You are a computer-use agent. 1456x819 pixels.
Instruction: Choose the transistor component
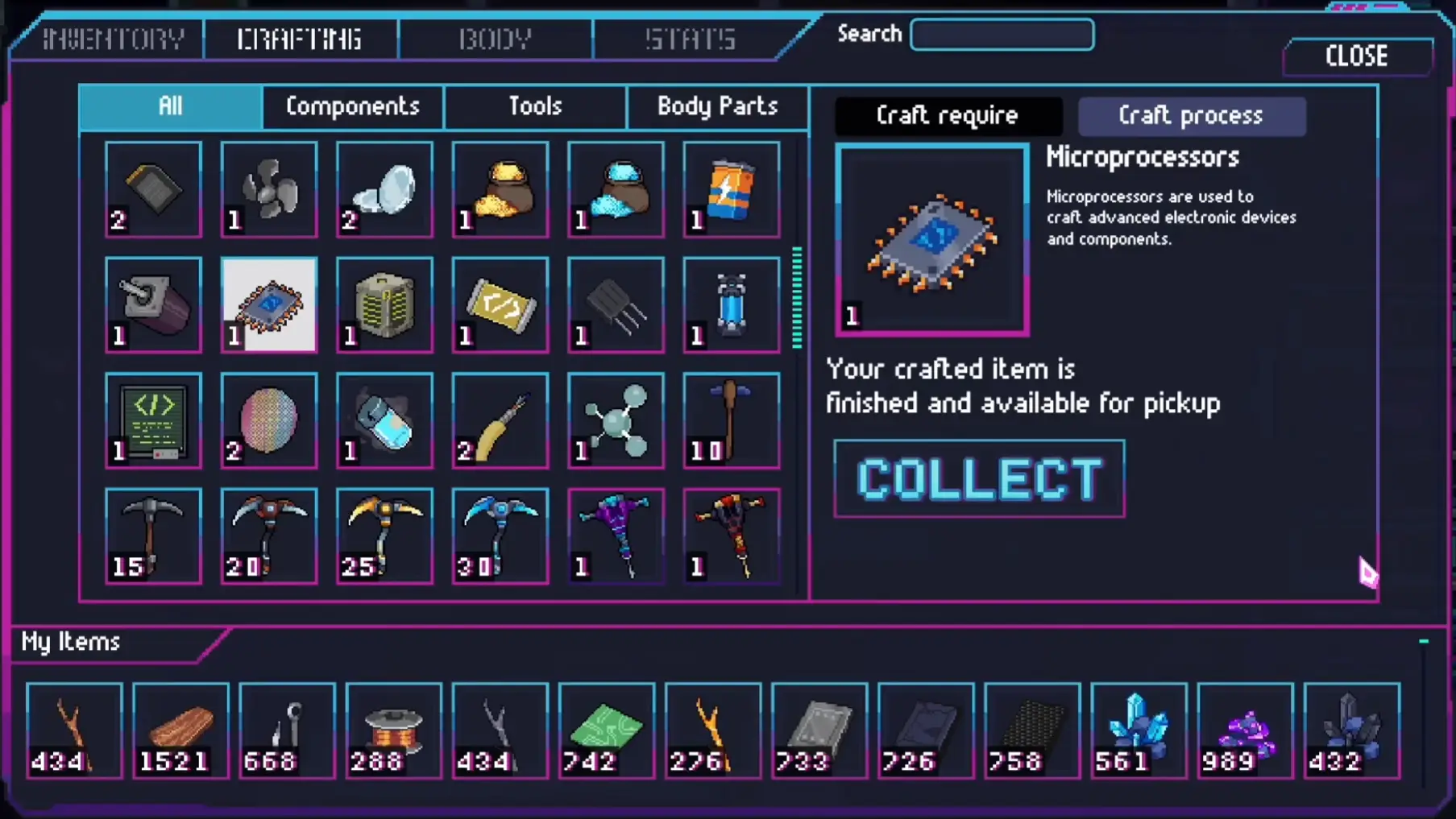point(615,306)
